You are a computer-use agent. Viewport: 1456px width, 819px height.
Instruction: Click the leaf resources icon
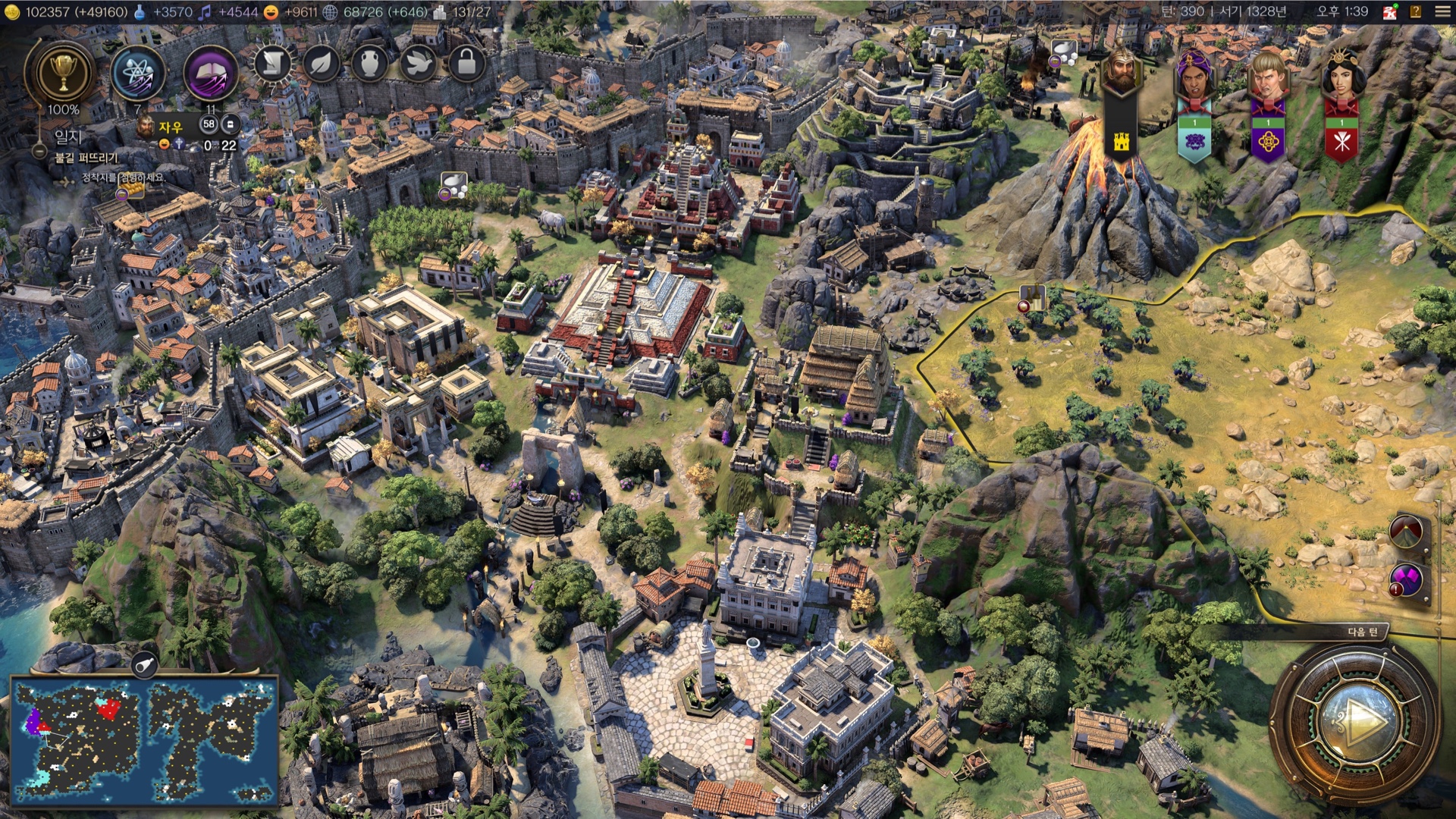pos(322,64)
